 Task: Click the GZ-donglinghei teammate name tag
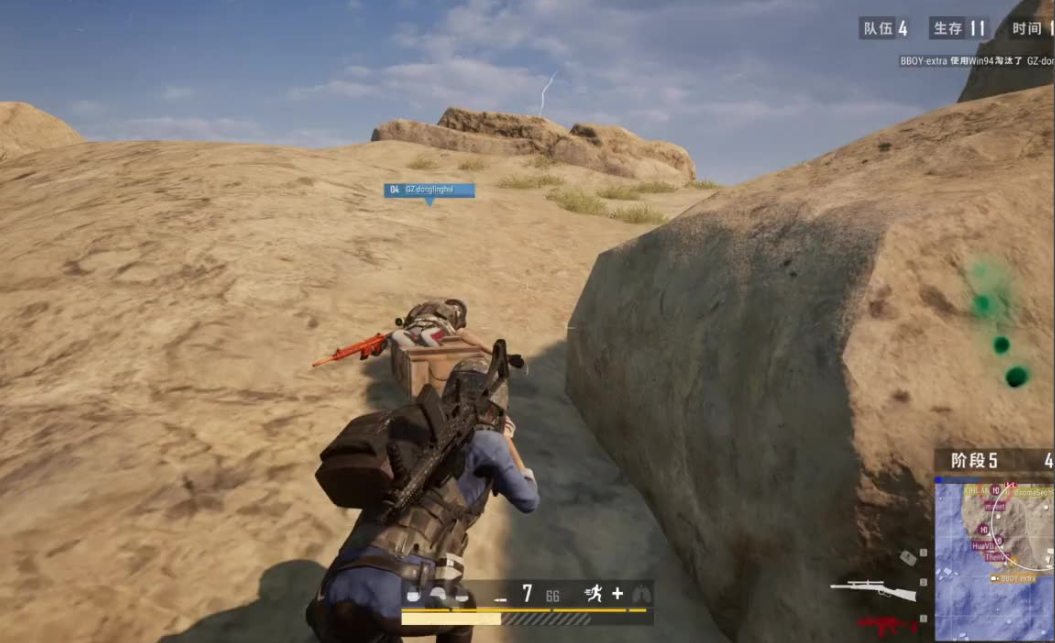(x=429, y=189)
